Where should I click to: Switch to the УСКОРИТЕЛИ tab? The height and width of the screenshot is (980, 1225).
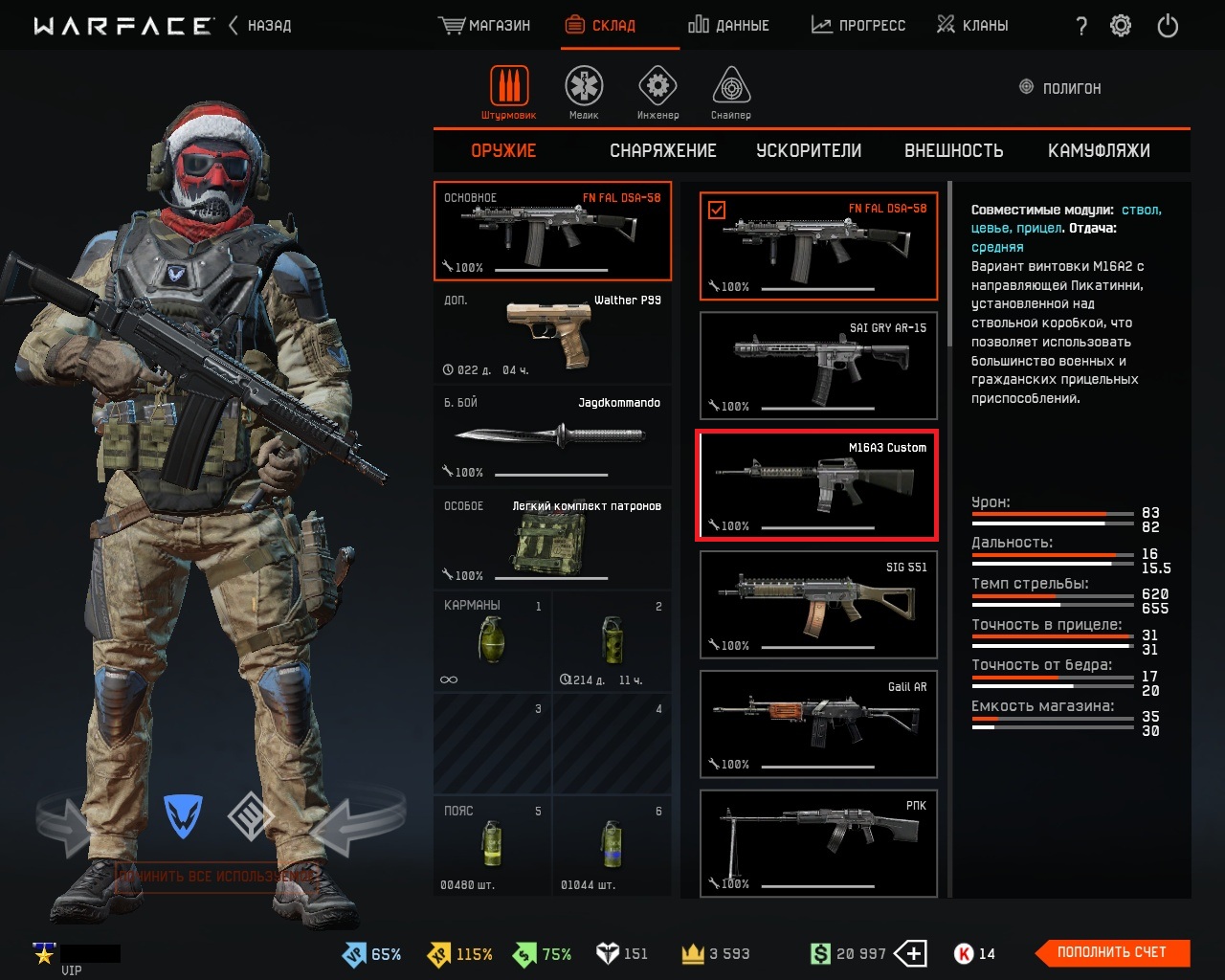pyautogui.click(x=809, y=151)
